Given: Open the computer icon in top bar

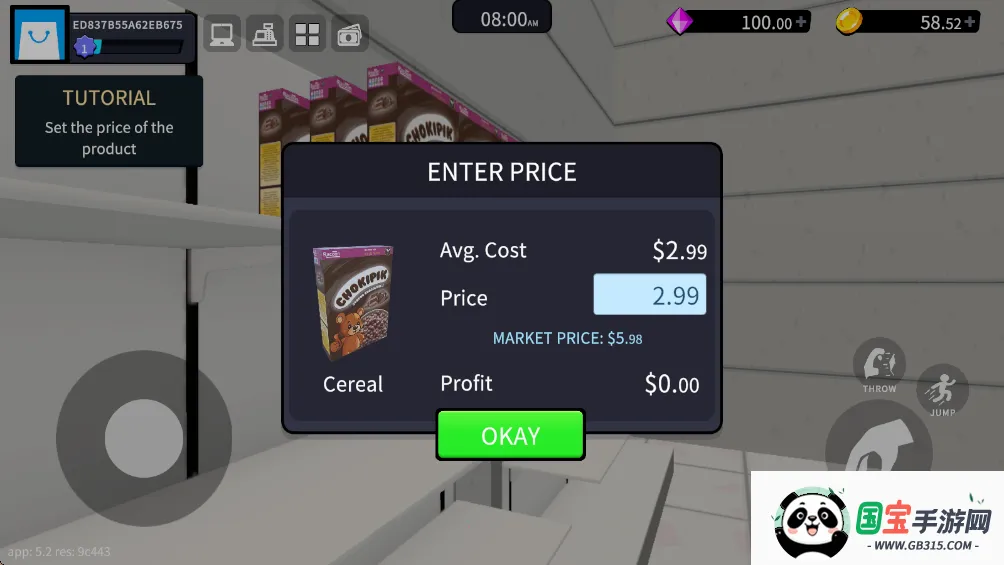Looking at the screenshot, I should [221, 35].
